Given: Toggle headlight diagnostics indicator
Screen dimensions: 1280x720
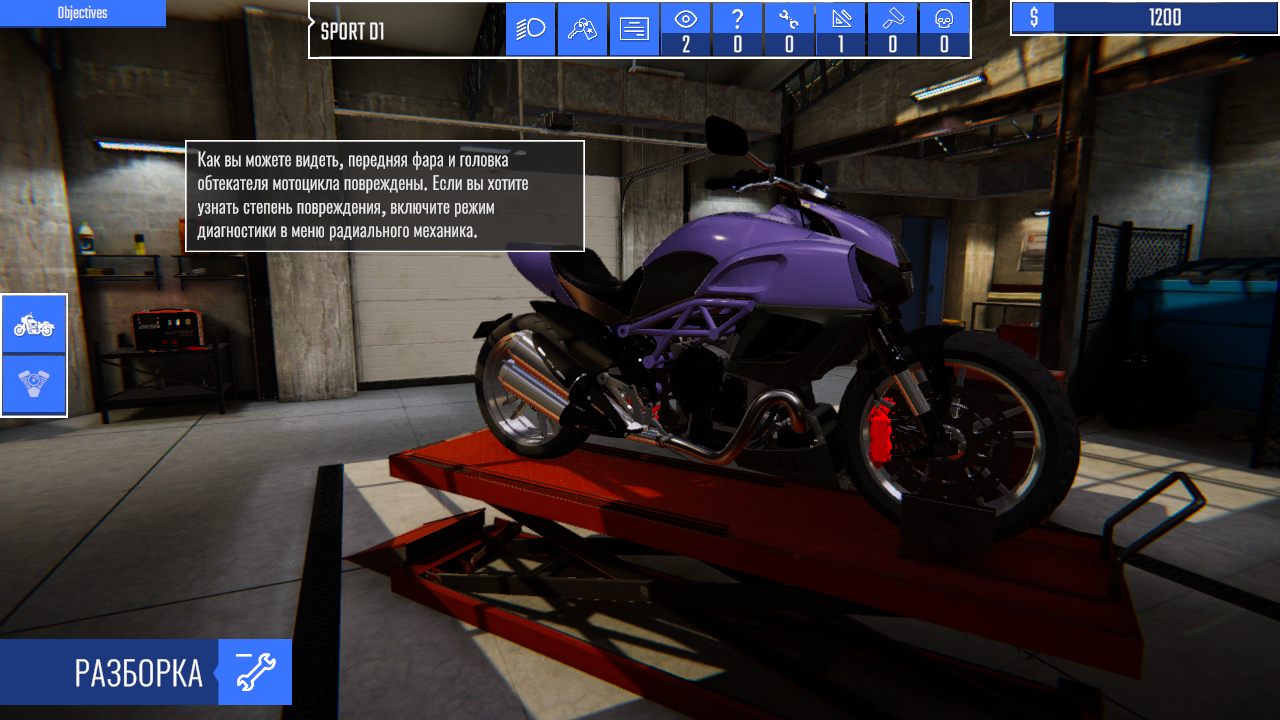Looking at the screenshot, I should click(529, 29).
